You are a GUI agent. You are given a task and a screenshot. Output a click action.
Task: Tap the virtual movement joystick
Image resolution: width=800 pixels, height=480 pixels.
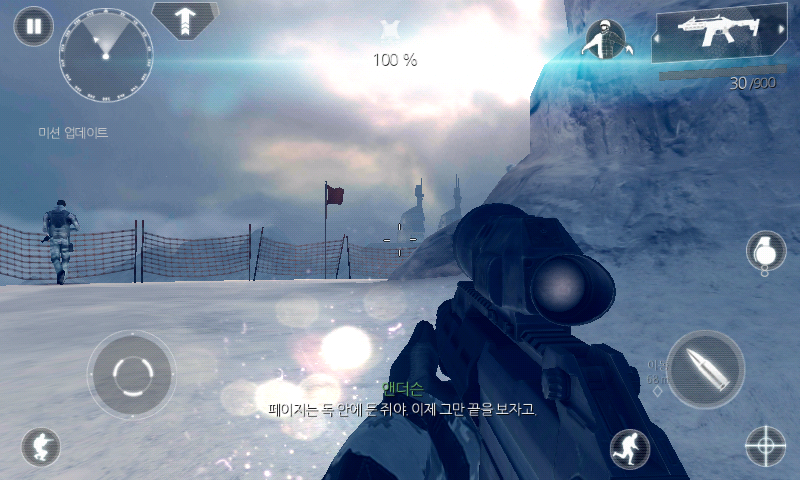pyautogui.click(x=131, y=374)
